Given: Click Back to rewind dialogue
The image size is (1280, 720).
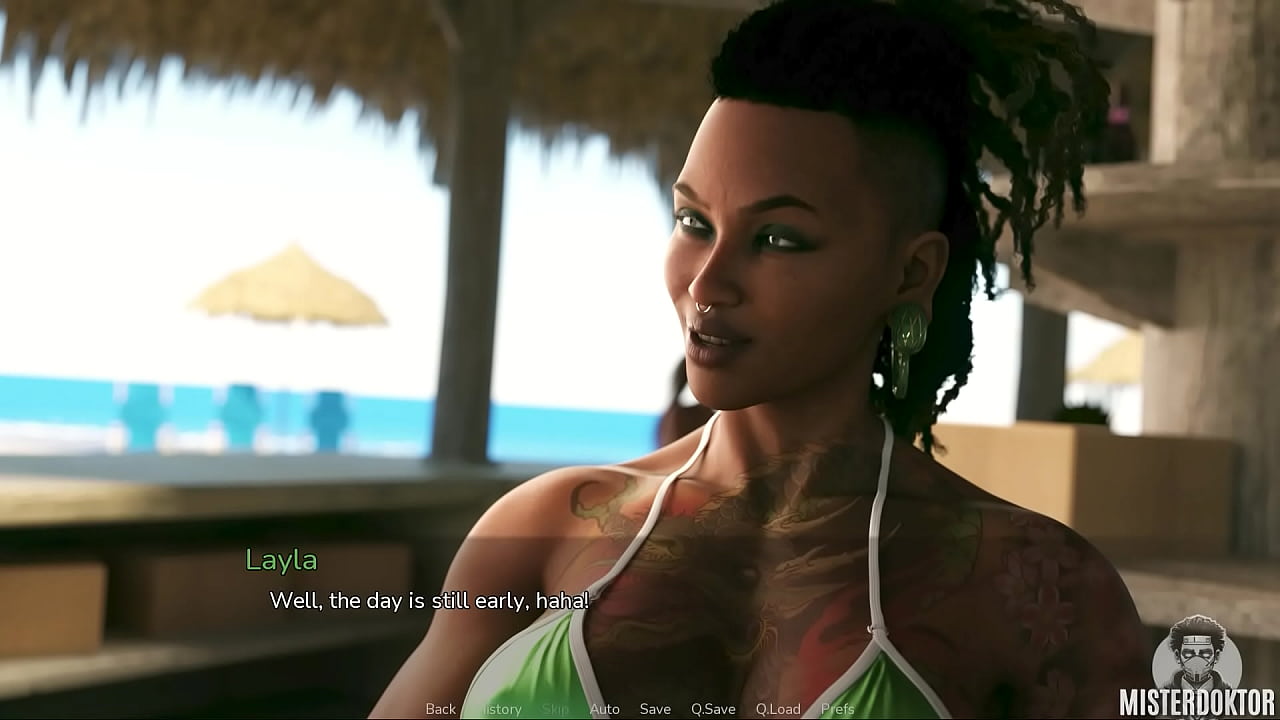Looking at the screenshot, I should (443, 708).
